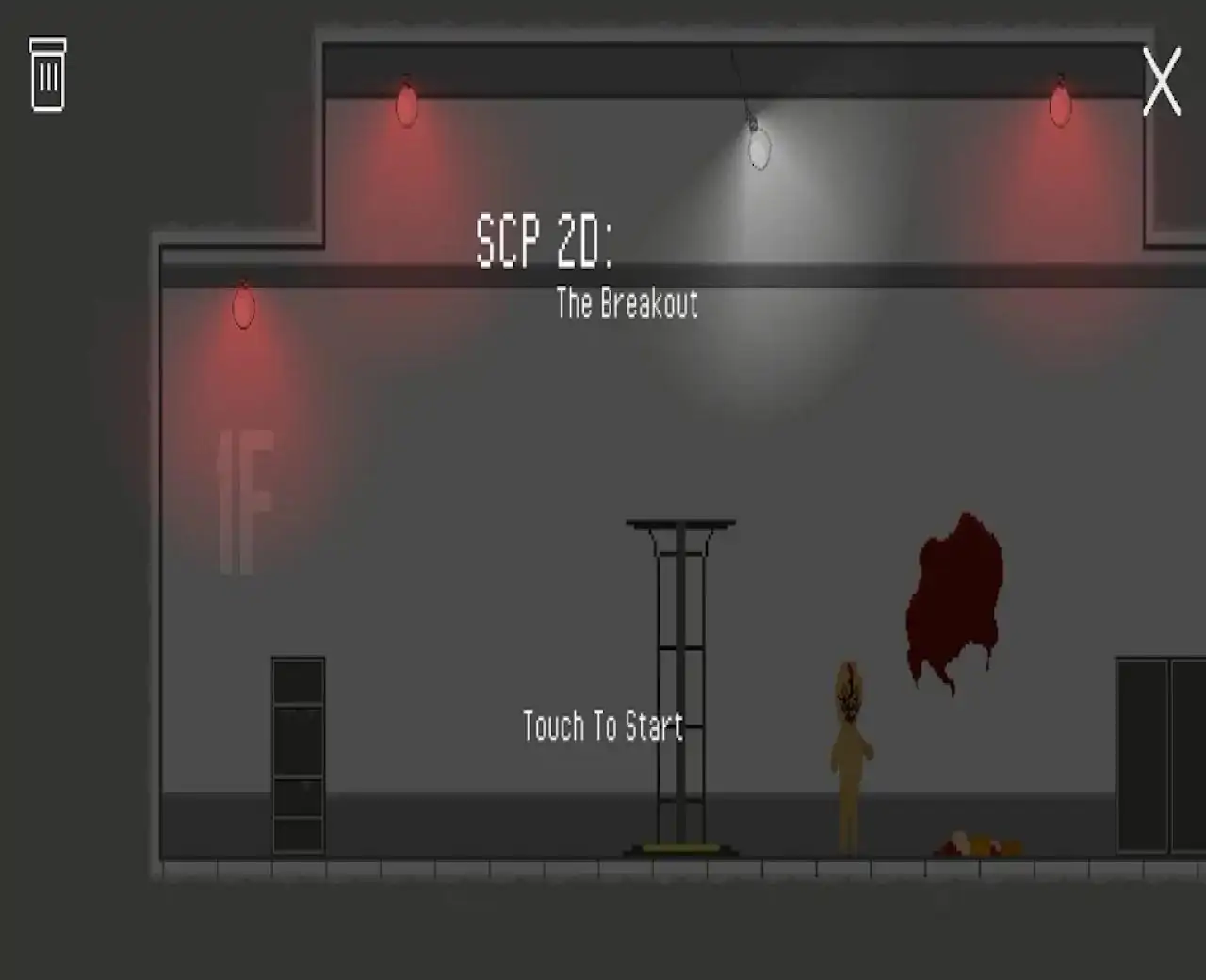The image size is (1206, 980).
Task: Click the blood splatter on the wall
Action: [956, 594]
